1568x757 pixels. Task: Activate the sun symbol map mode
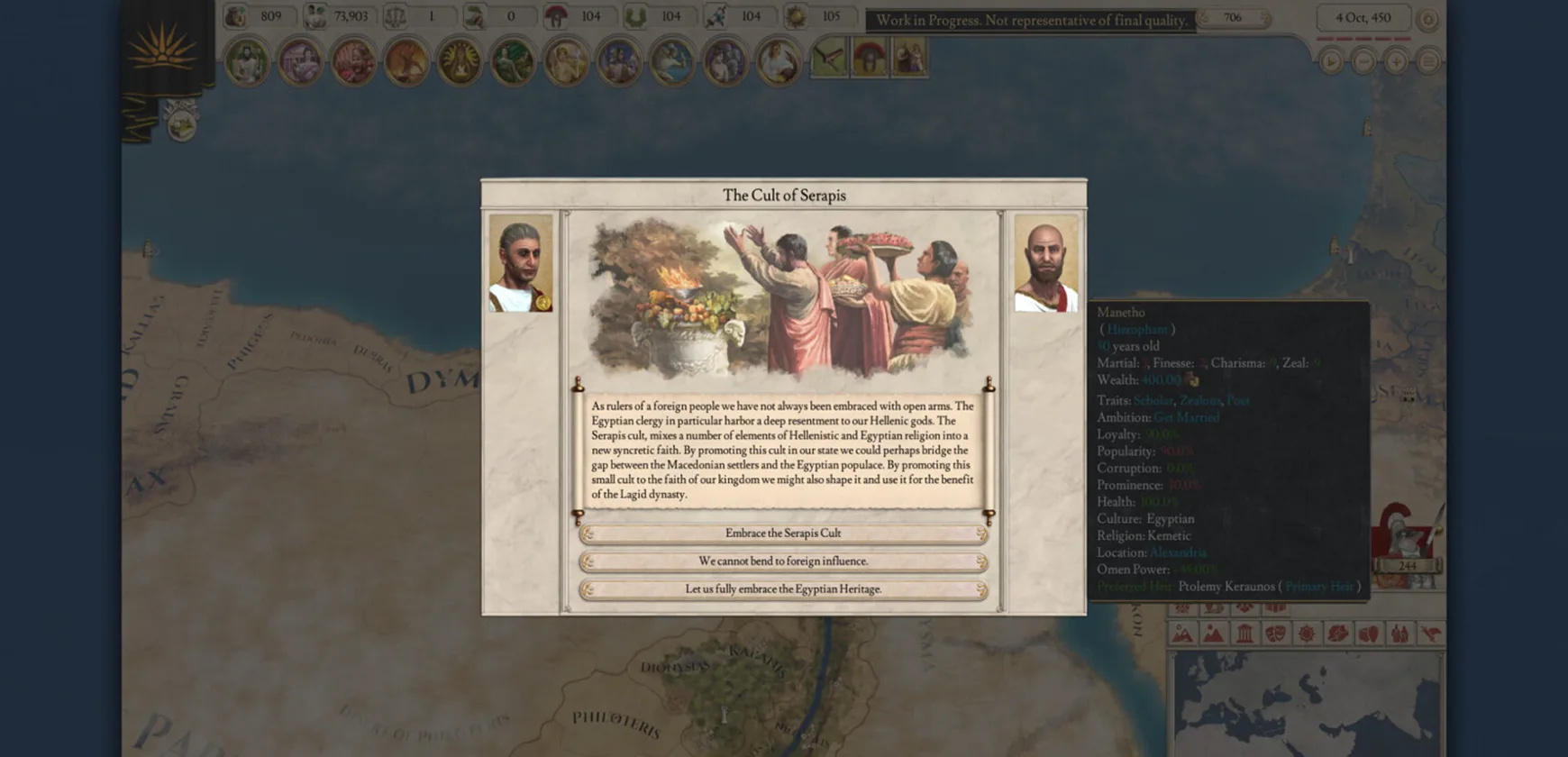click(1306, 634)
